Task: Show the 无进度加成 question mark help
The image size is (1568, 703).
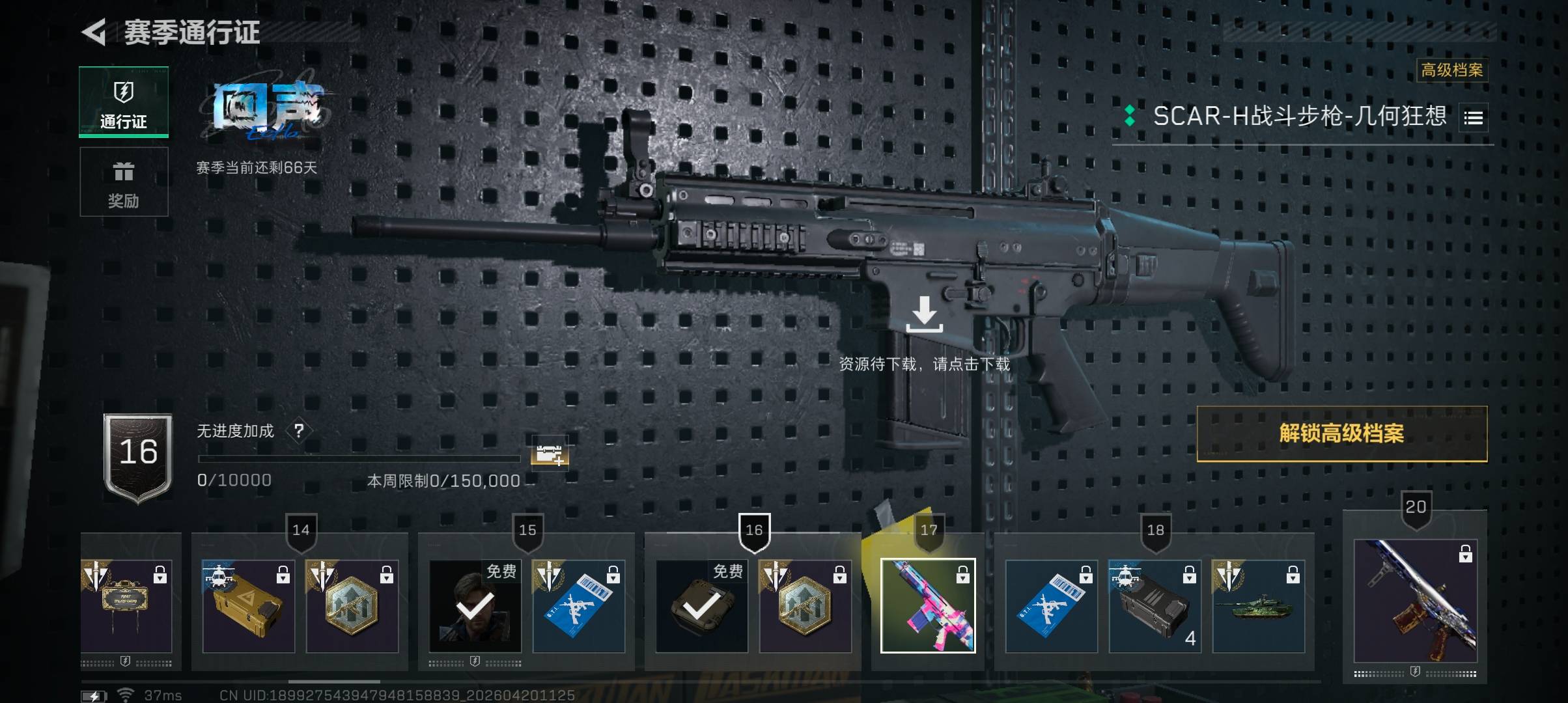Action: pos(299,431)
